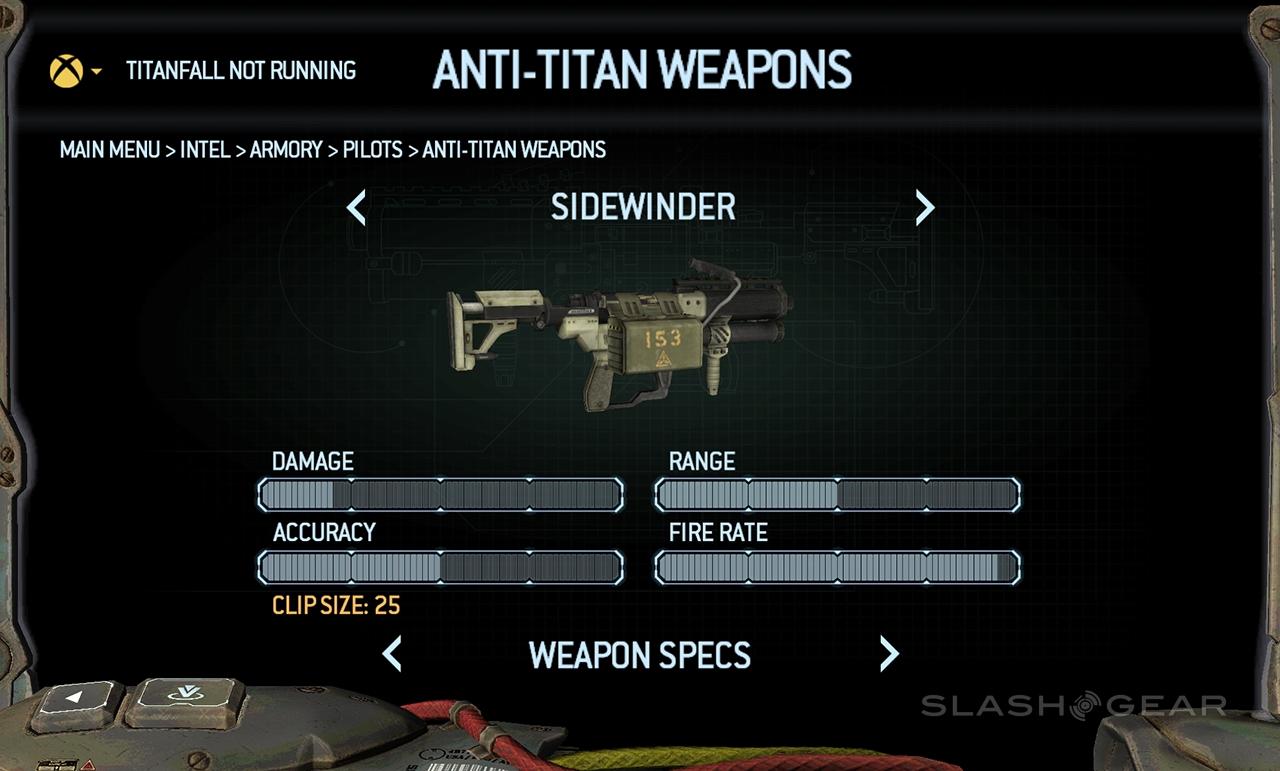Select PILOTS in the breadcrumb trail
The height and width of the screenshot is (771, 1280).
372,150
